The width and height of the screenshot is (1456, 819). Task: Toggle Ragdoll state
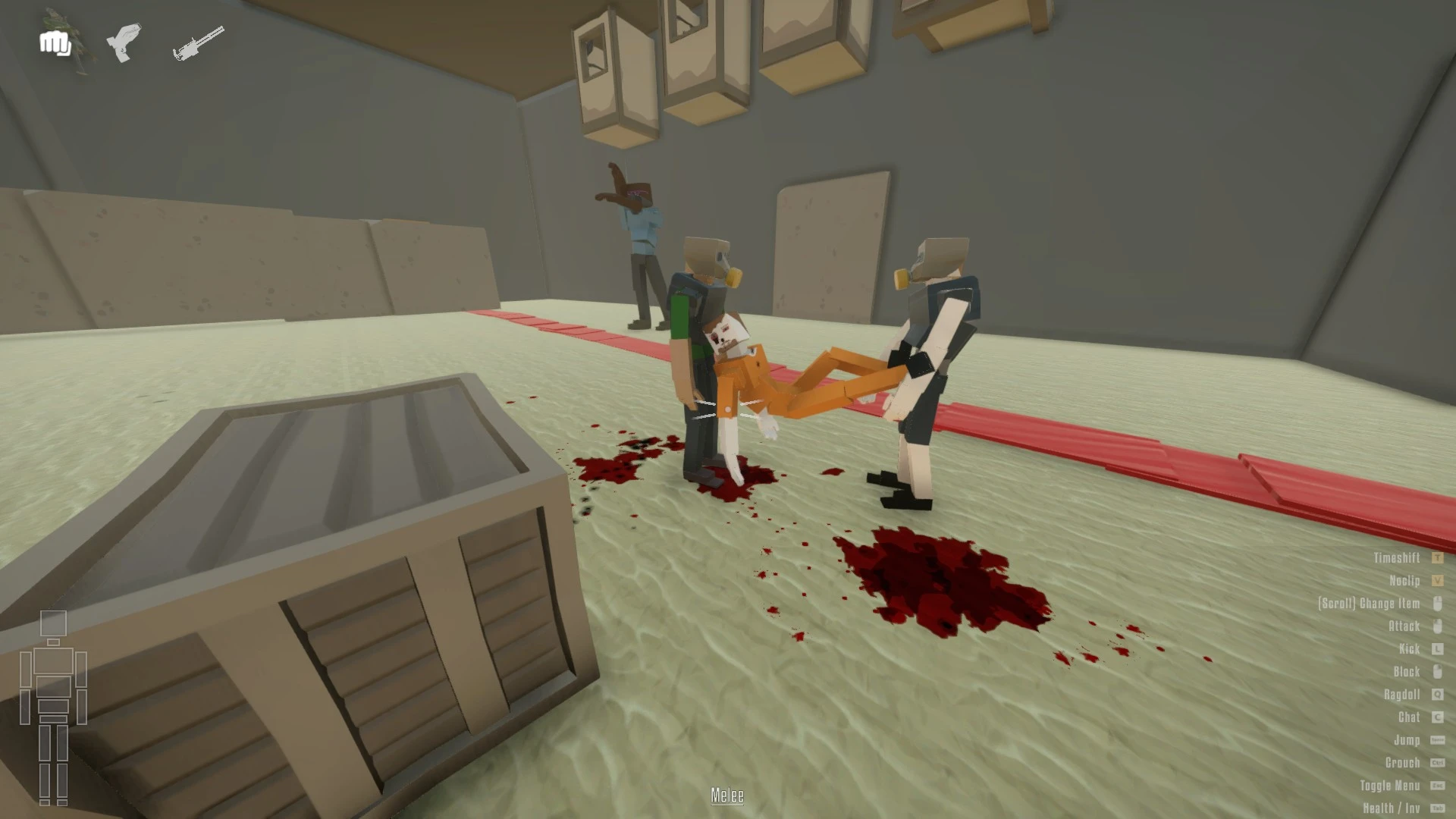click(x=1403, y=695)
